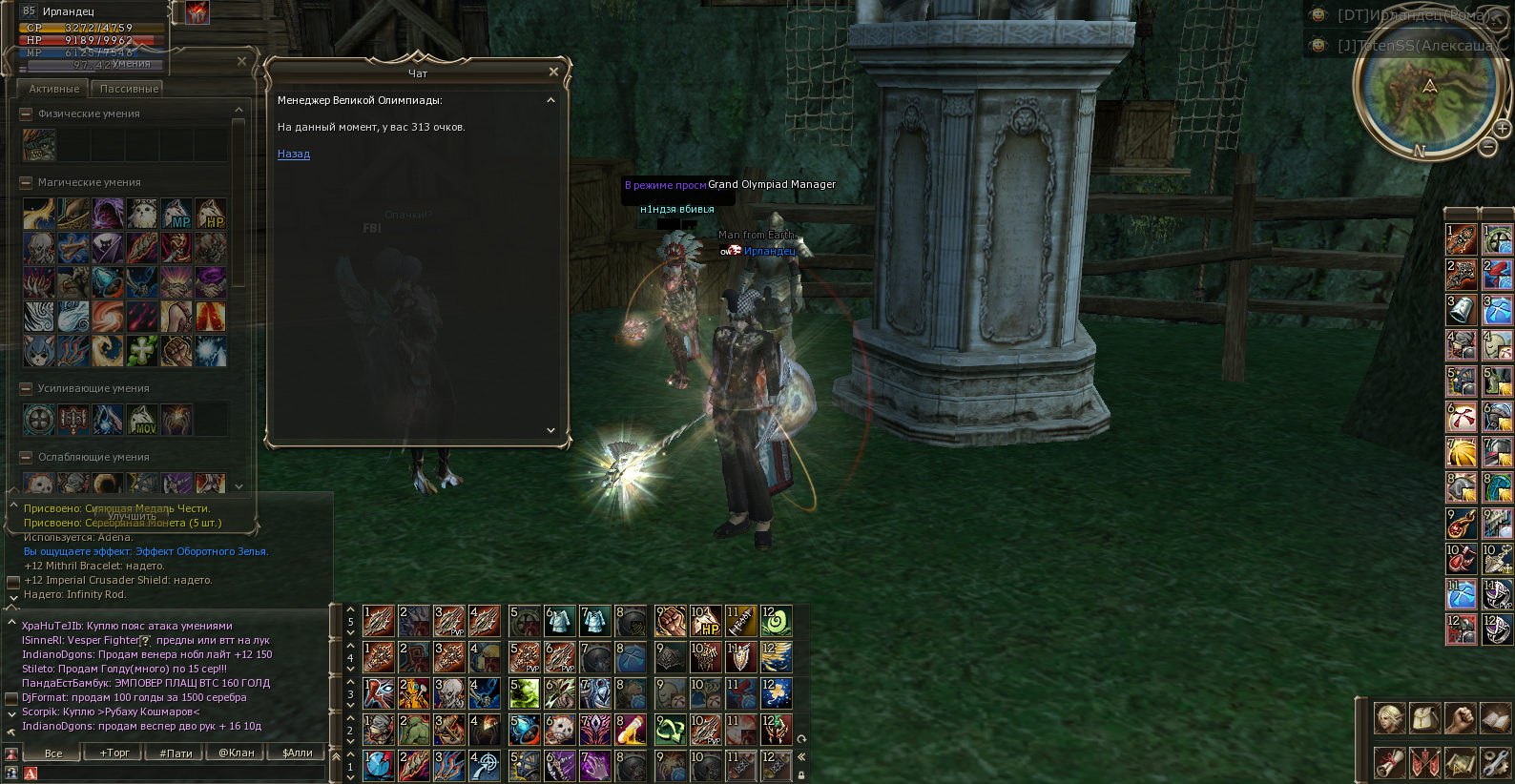
Task: Select the $Алли chat tab
Action: click(298, 753)
